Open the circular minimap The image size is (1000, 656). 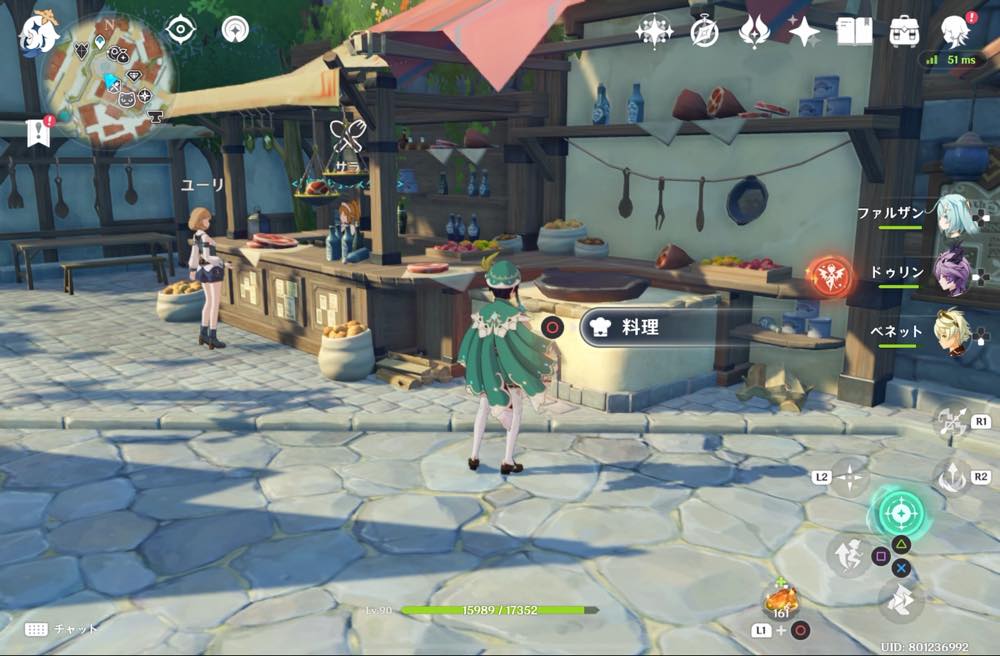click(108, 80)
